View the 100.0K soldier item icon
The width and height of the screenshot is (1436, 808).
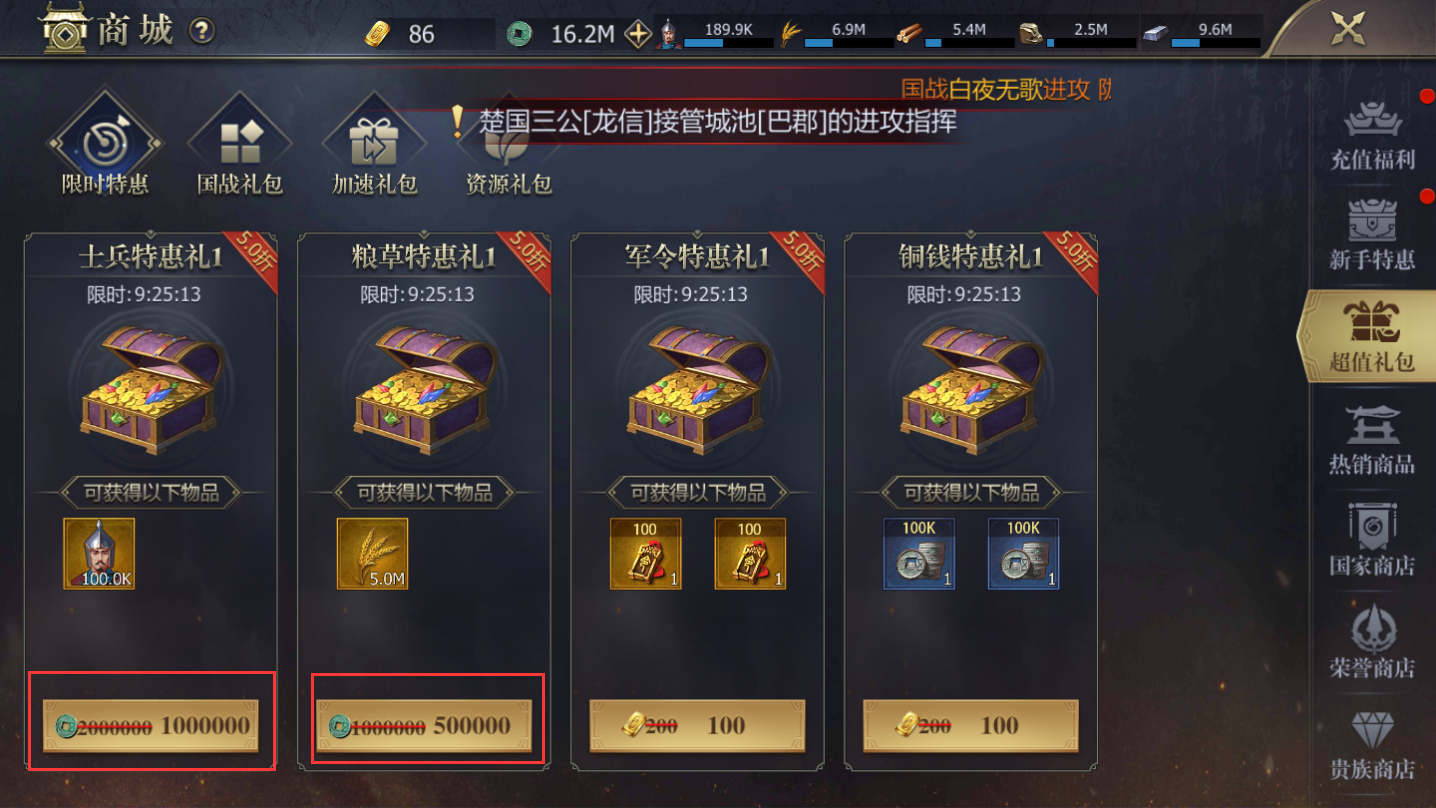(x=99, y=556)
